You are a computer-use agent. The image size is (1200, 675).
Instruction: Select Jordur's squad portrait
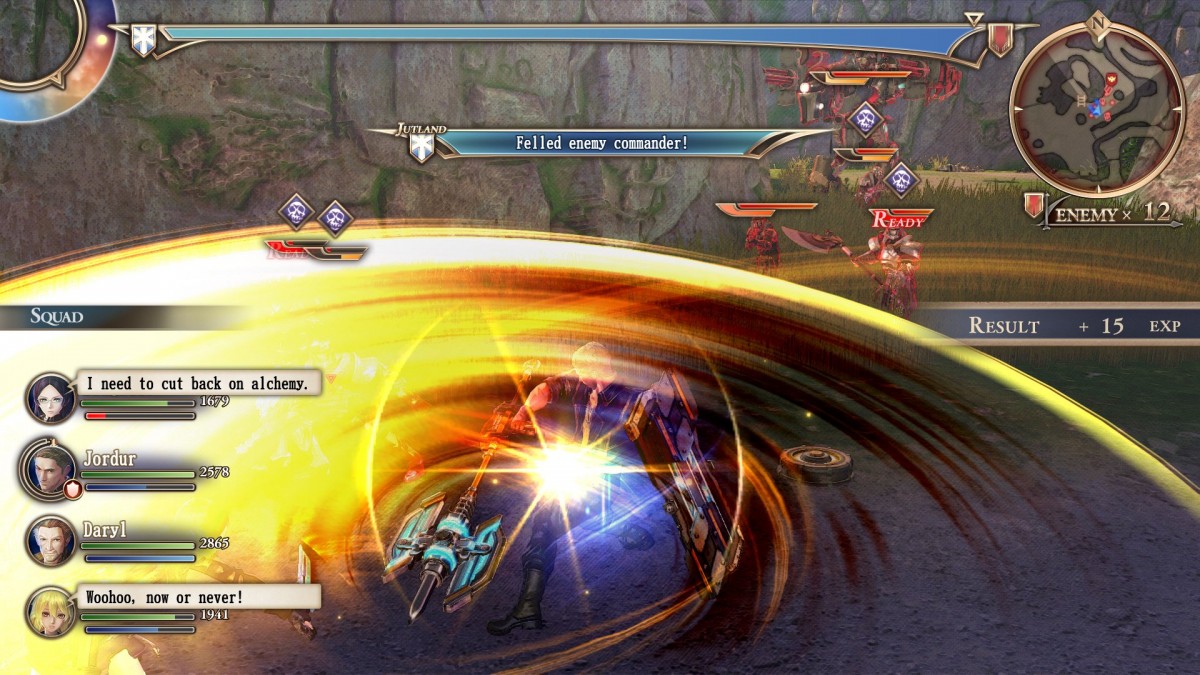[x=51, y=468]
